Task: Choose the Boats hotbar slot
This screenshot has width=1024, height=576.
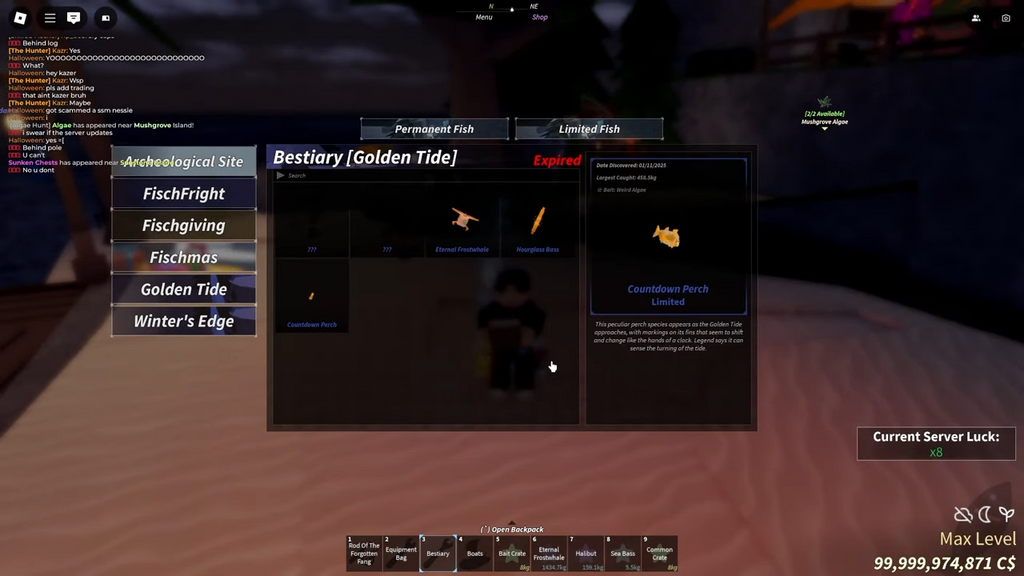Action: point(475,553)
